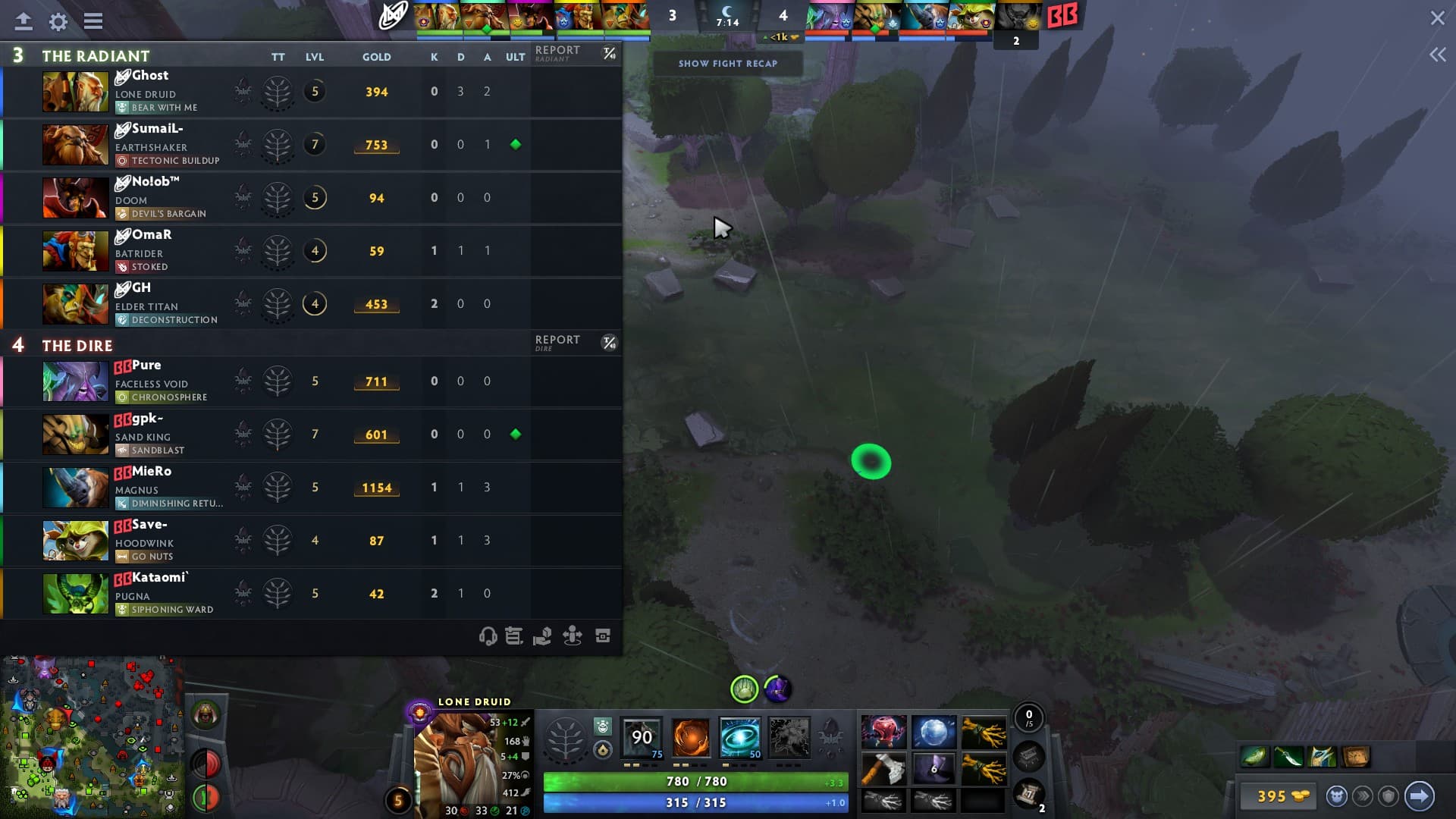Click REPORT under The Radiant header

point(558,51)
